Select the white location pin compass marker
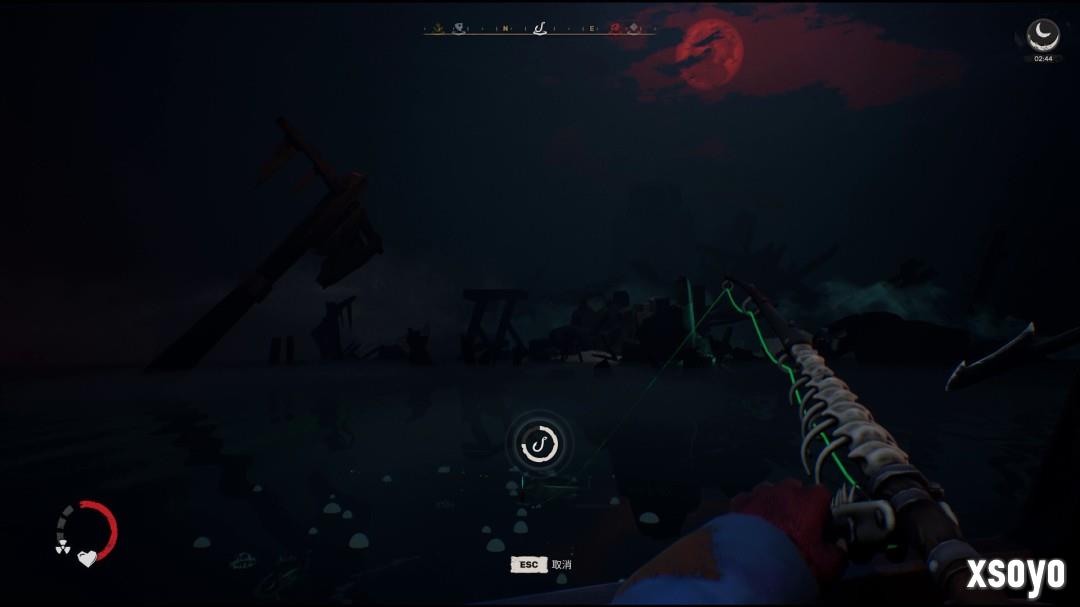The height and width of the screenshot is (607, 1080). [x=458, y=29]
